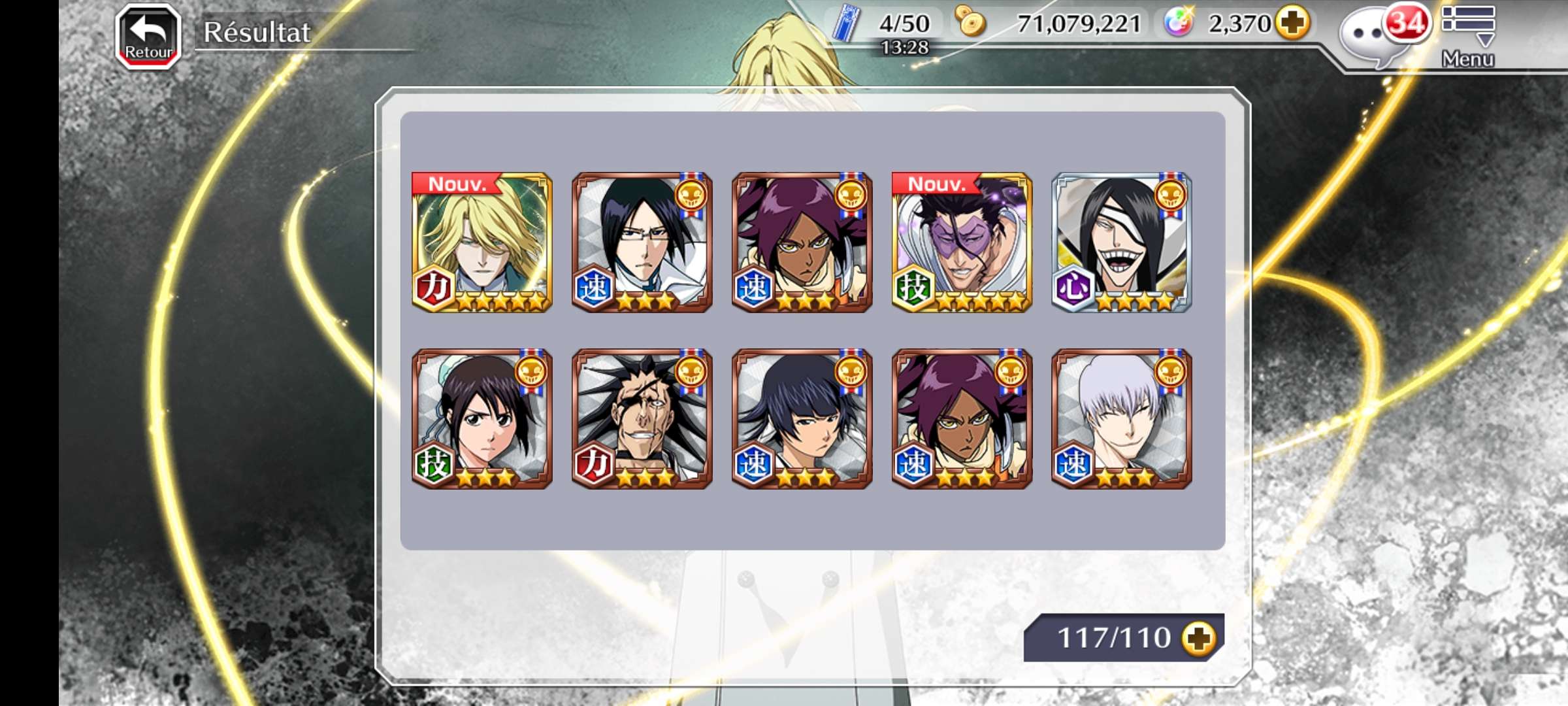Choose Uryu Ishida with glasses
This screenshot has width=1568, height=706.
pyautogui.click(x=642, y=243)
